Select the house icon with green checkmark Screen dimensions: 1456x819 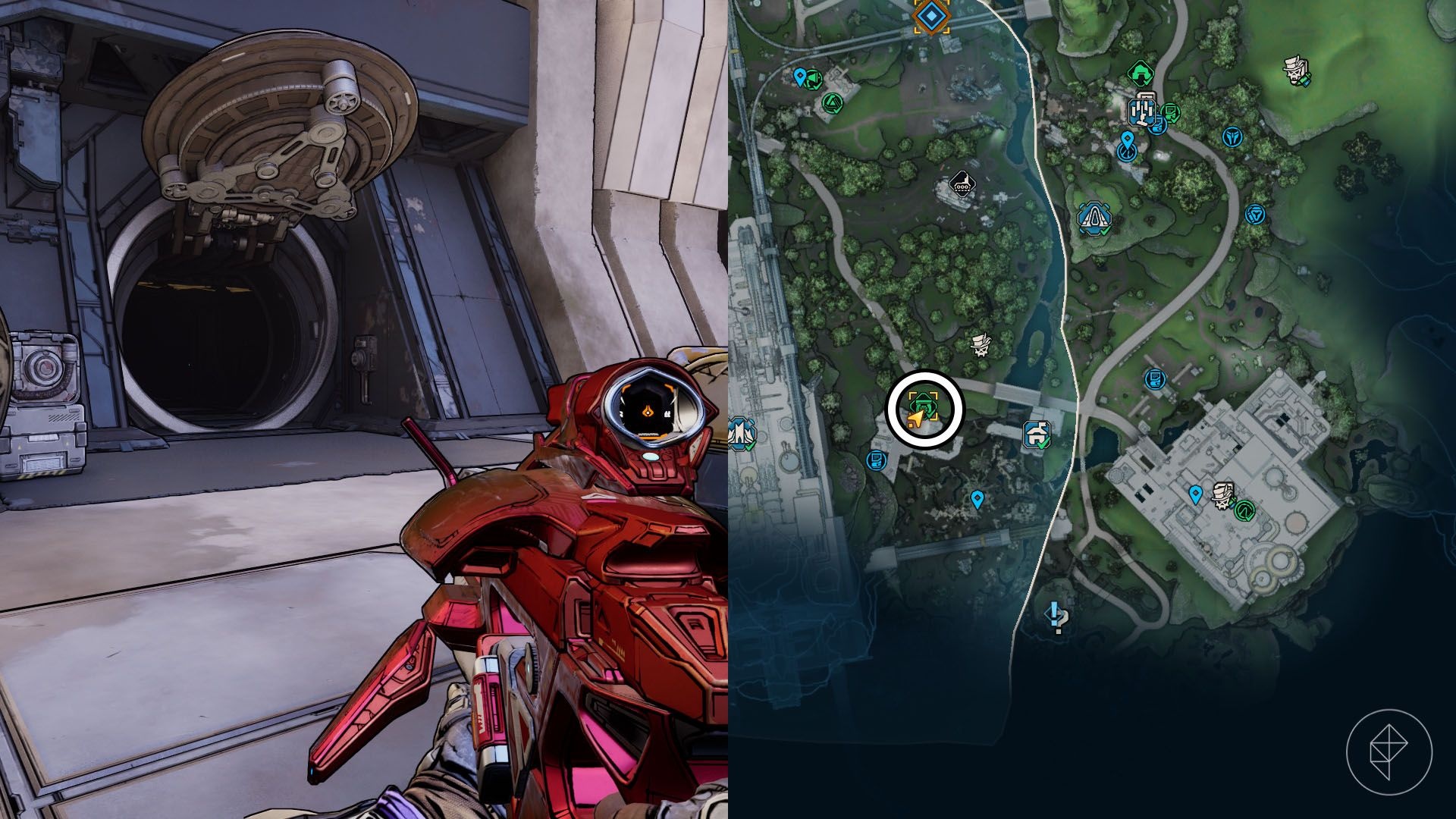1036,435
